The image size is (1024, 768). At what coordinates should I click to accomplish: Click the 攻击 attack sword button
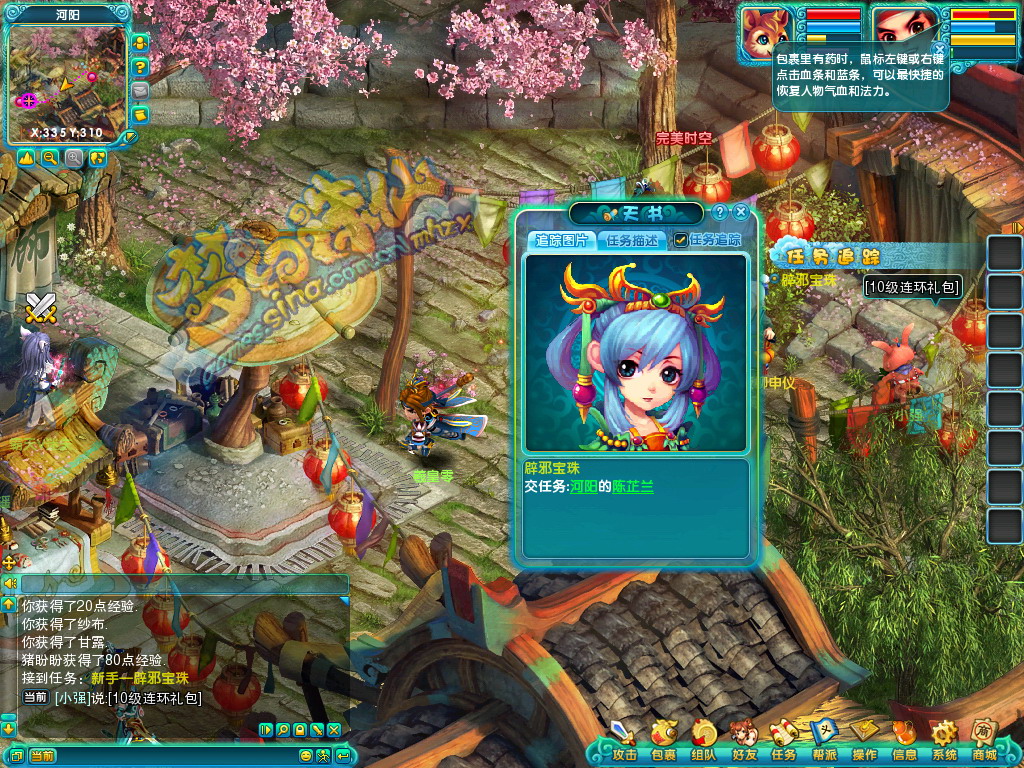point(623,738)
